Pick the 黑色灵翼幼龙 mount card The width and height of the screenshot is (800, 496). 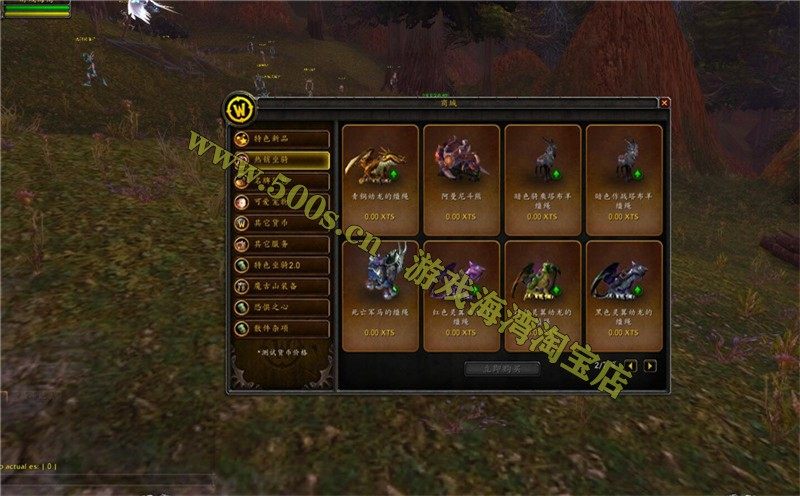[623, 296]
